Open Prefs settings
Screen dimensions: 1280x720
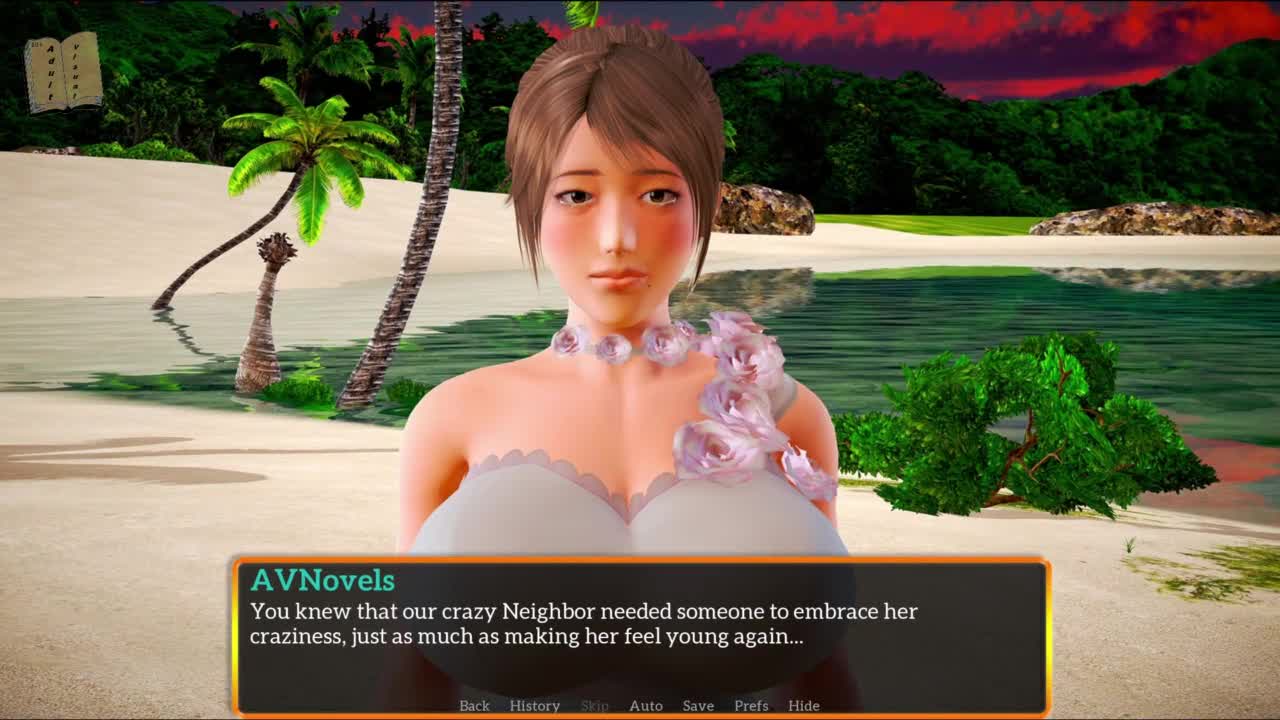[x=751, y=705]
